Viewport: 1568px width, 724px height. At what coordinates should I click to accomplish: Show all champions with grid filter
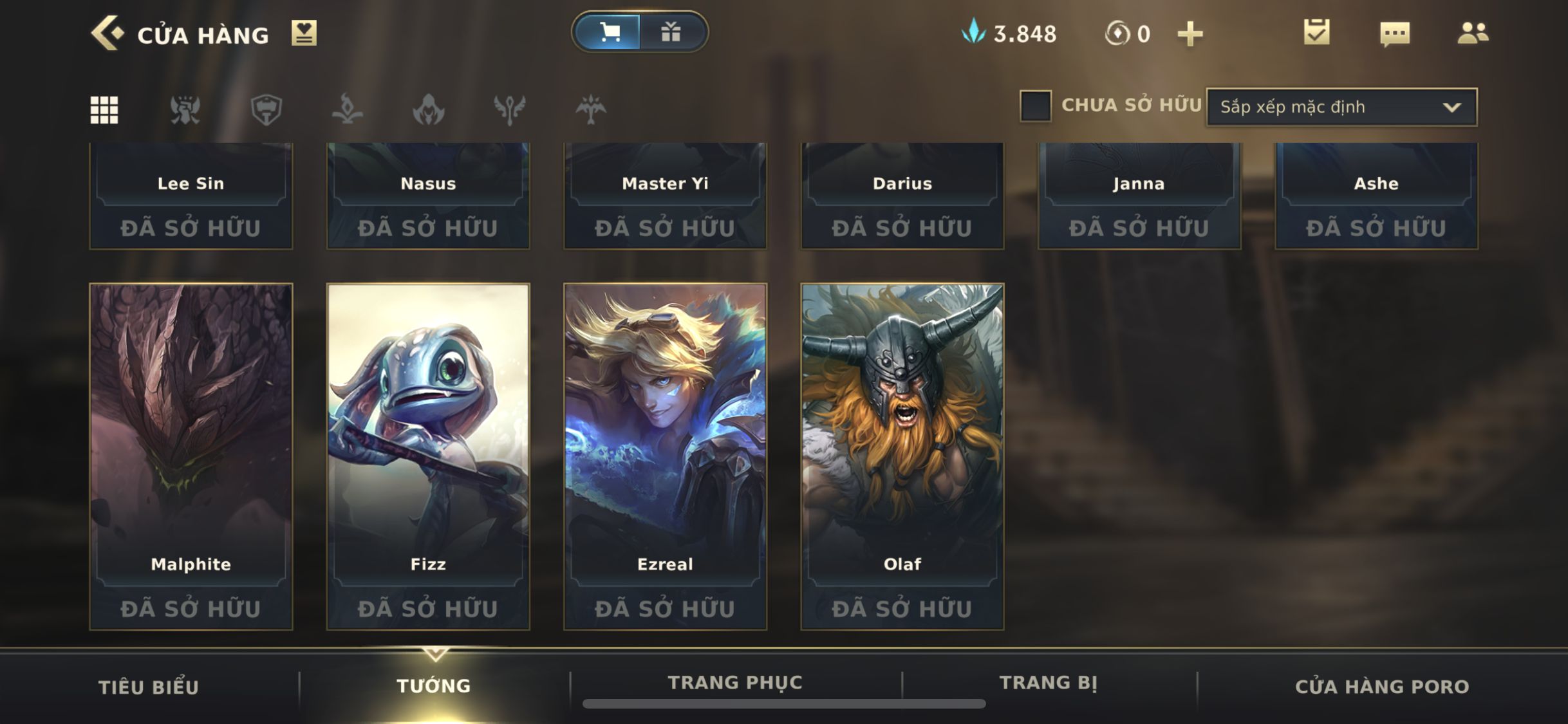(x=104, y=109)
